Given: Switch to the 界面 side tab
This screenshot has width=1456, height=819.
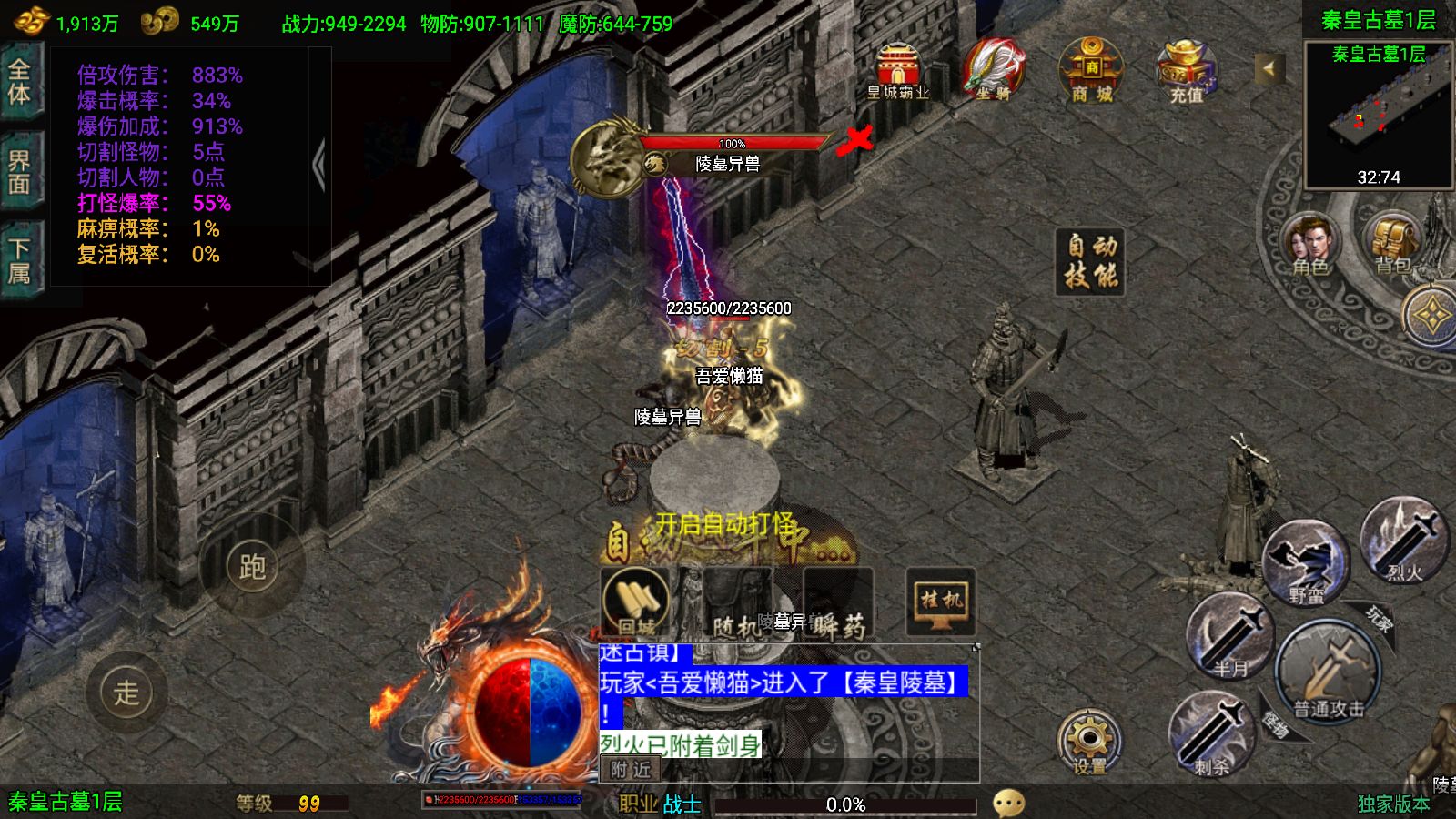Looking at the screenshot, I should coord(20,168).
